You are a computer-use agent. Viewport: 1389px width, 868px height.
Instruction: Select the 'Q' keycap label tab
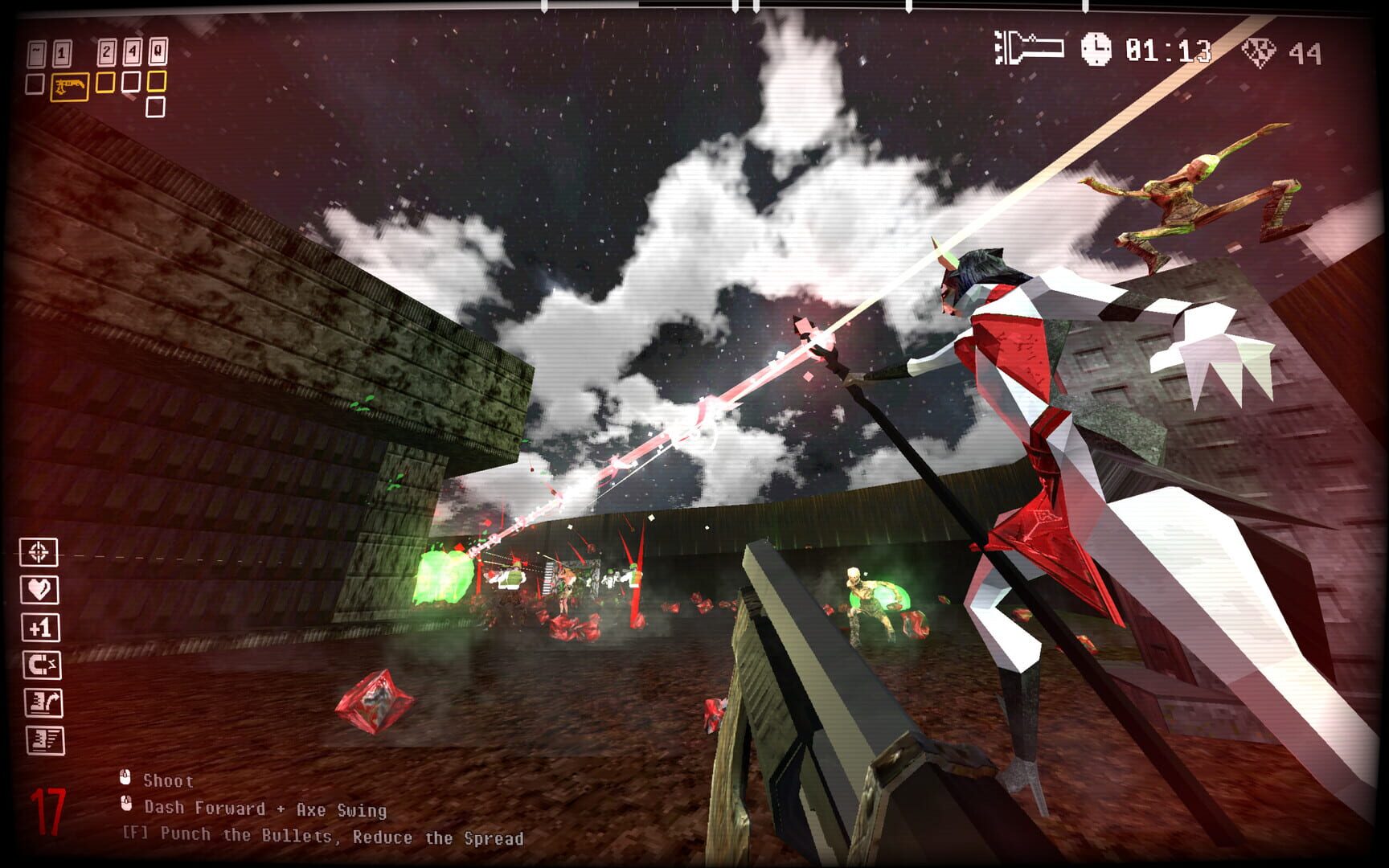(158, 50)
